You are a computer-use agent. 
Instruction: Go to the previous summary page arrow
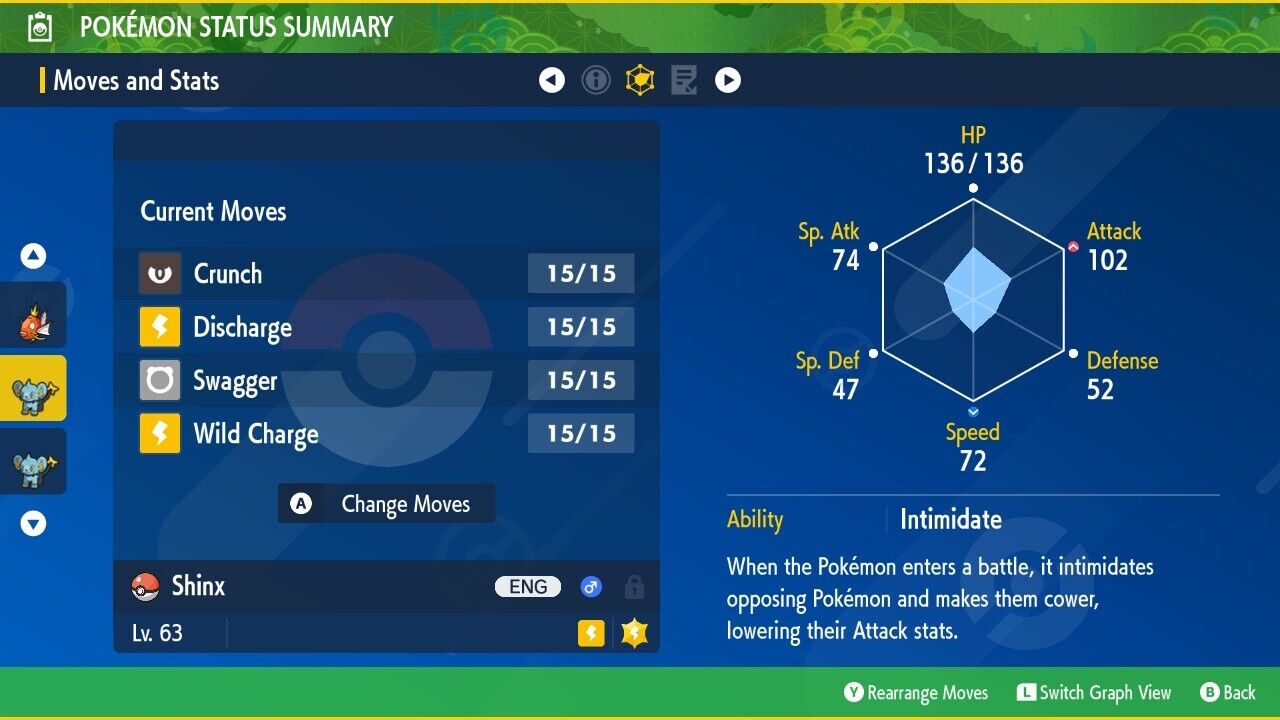click(552, 80)
